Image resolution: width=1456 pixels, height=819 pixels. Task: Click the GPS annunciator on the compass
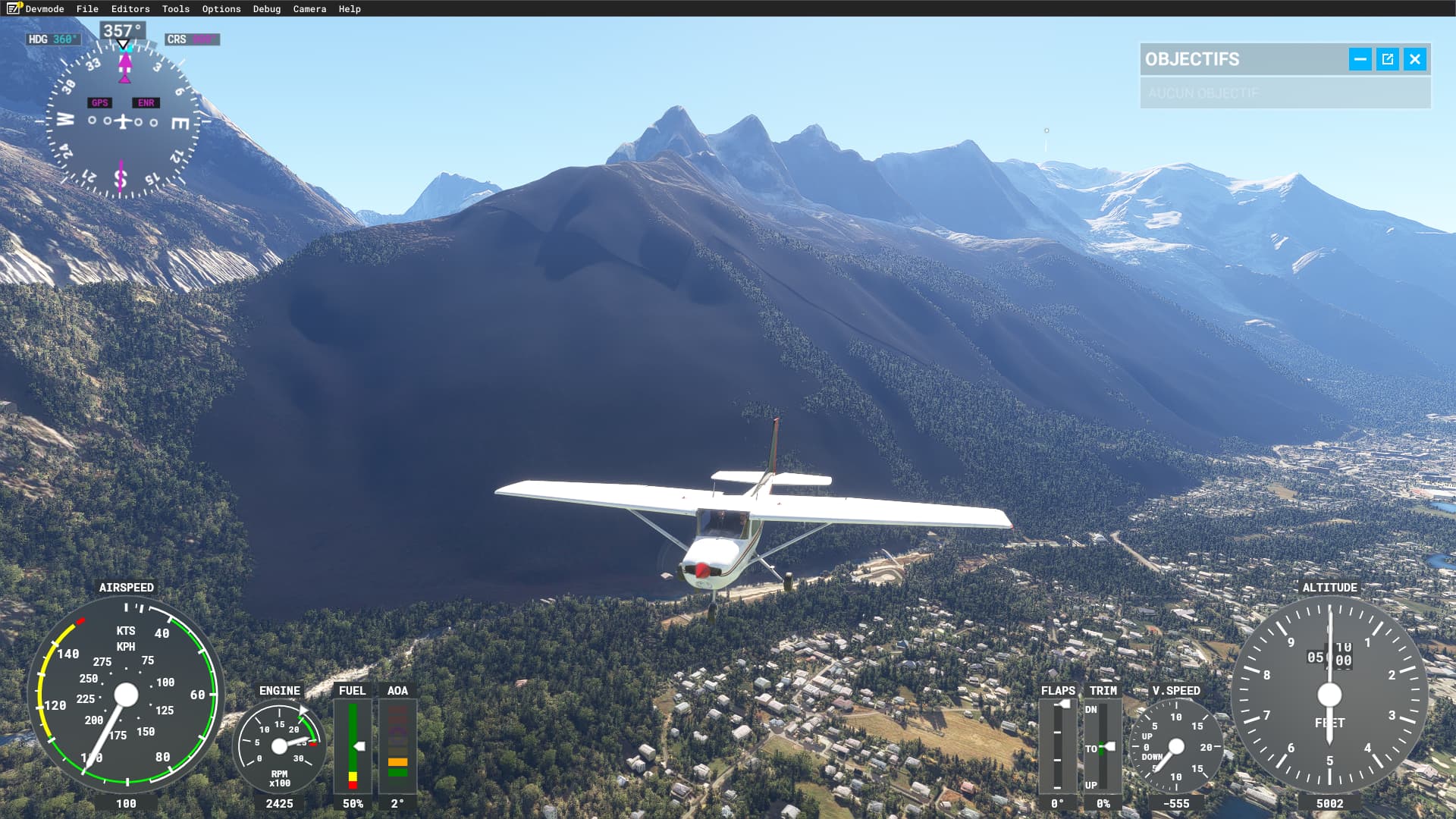pyautogui.click(x=99, y=102)
